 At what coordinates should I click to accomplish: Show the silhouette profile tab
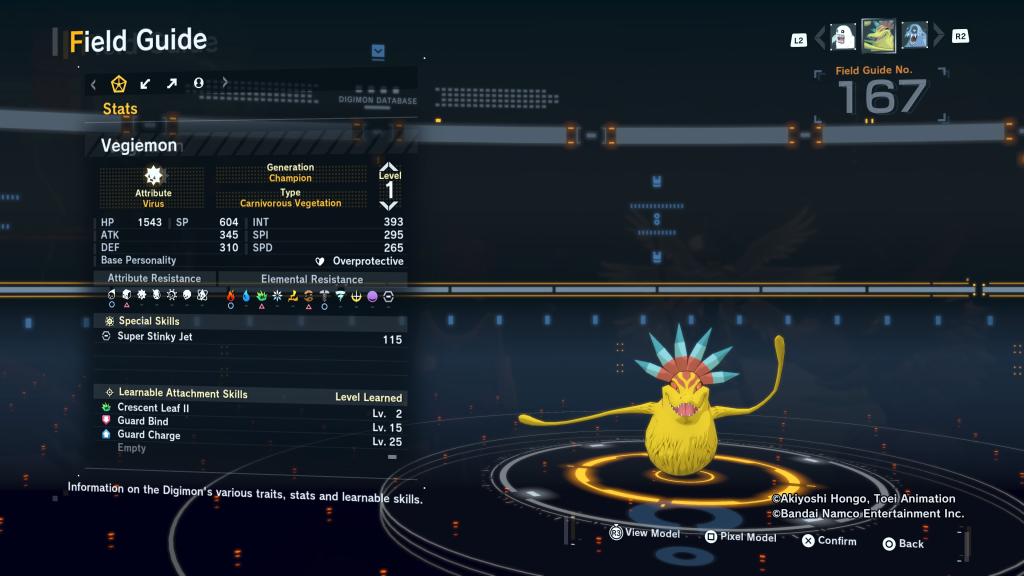click(198, 84)
